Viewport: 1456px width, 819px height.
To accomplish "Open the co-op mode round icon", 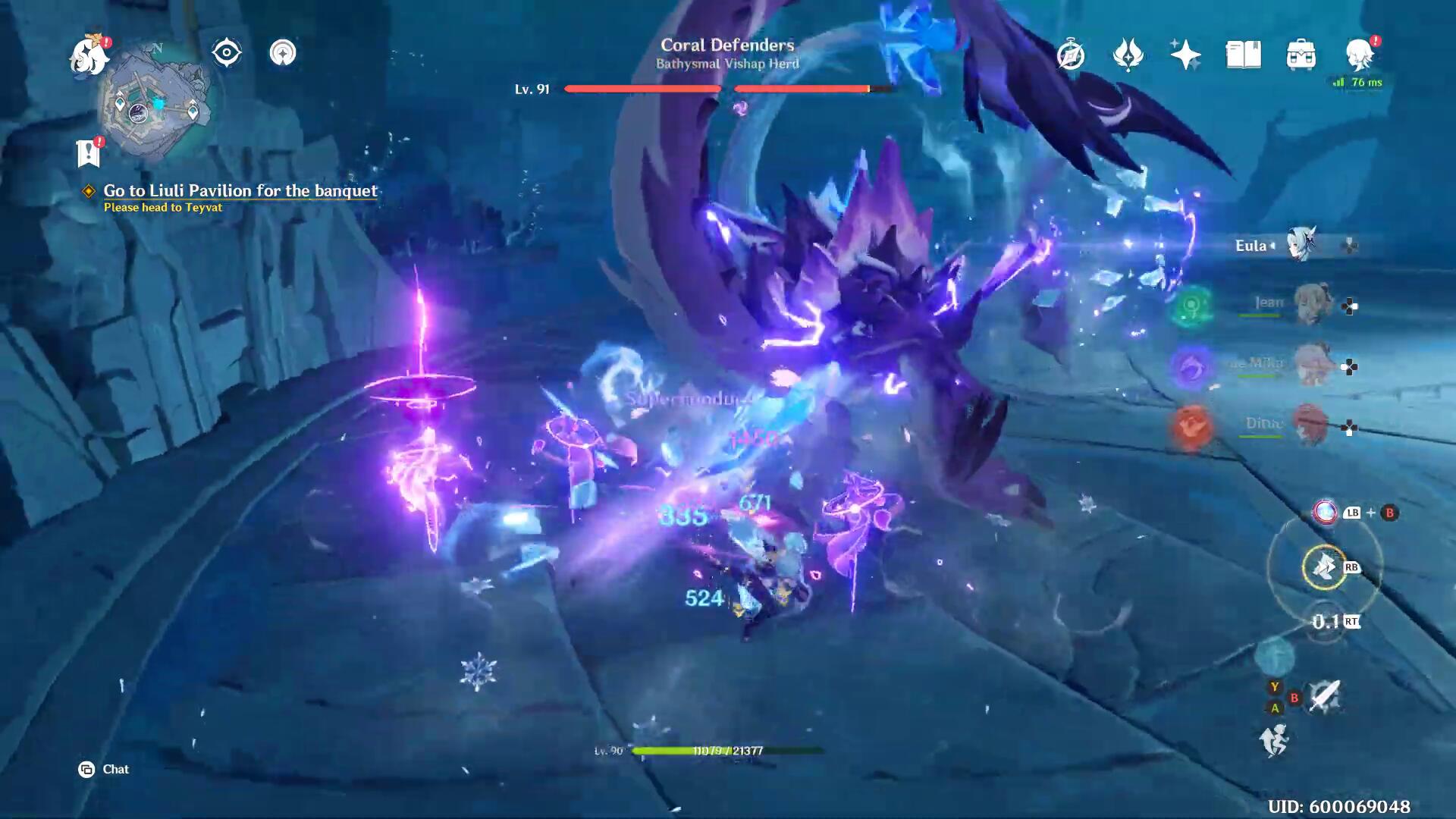I will click(283, 53).
